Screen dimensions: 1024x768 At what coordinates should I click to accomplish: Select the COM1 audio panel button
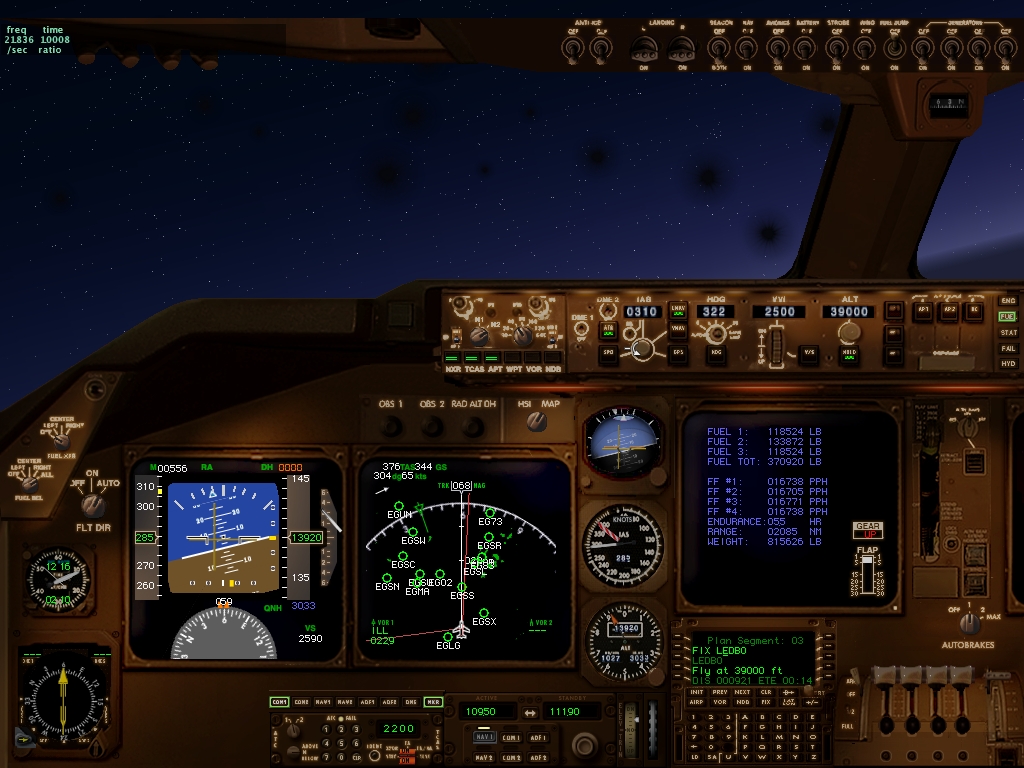click(x=279, y=702)
